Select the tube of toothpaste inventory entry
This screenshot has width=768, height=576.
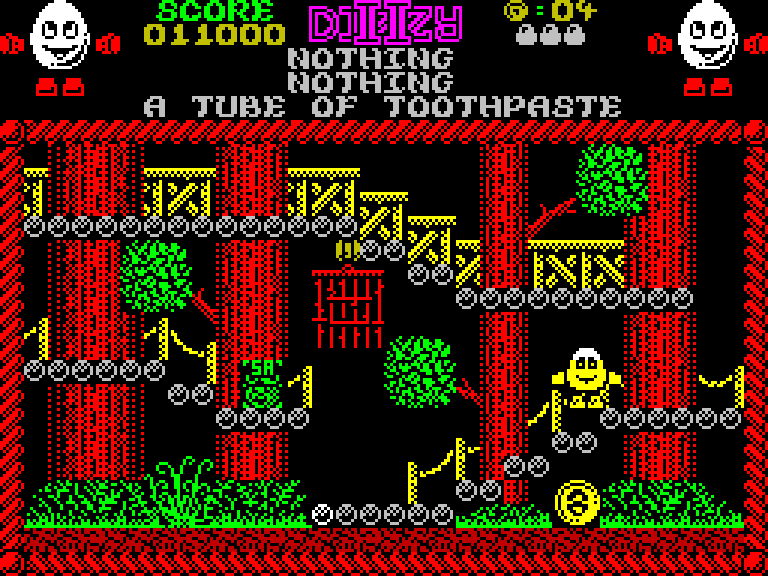tap(383, 106)
